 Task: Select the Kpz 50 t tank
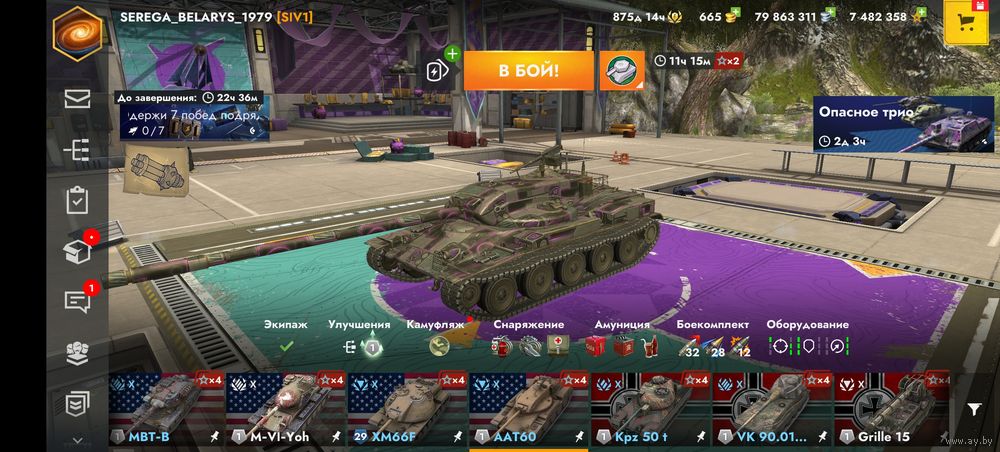[650, 408]
